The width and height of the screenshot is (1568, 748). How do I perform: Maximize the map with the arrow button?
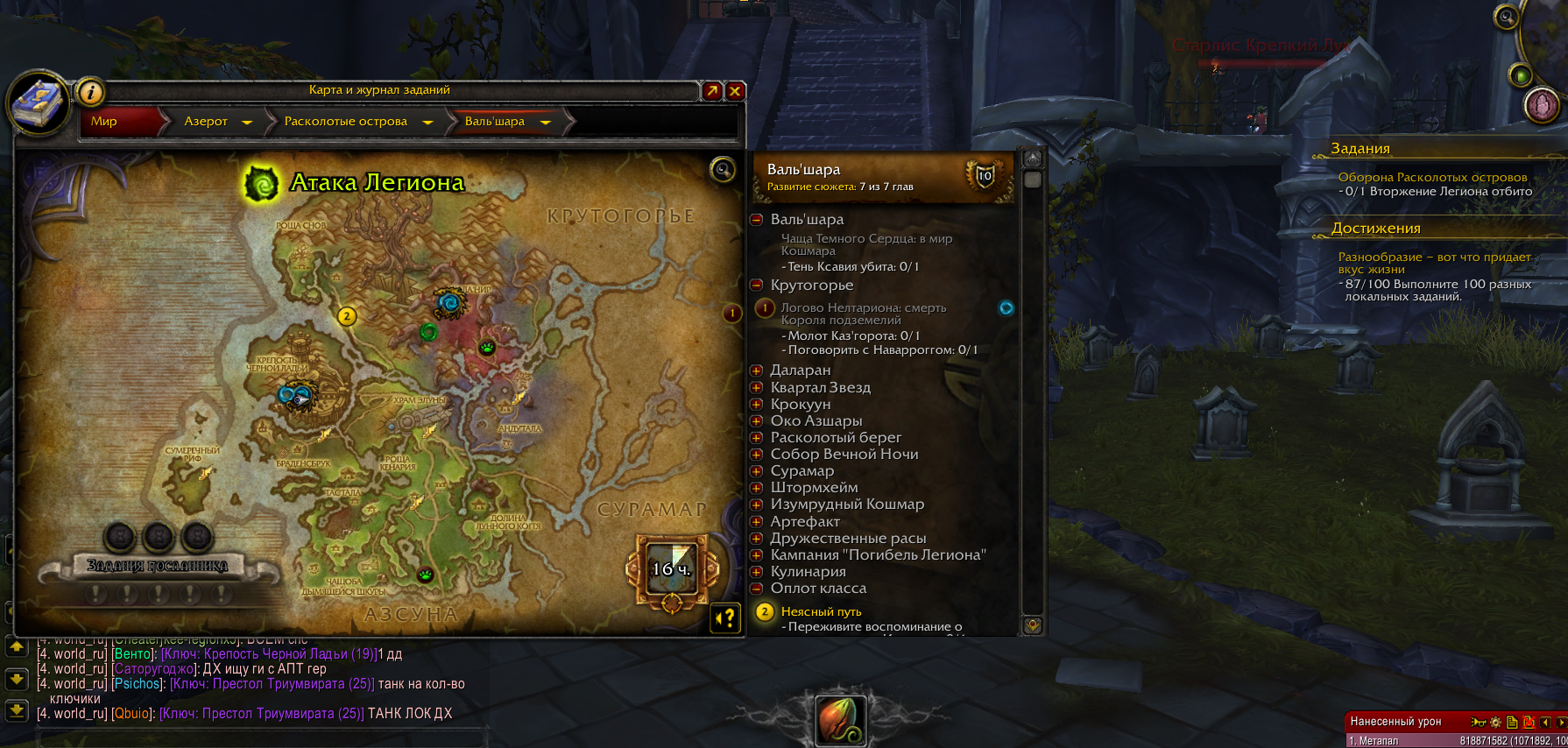pos(712,90)
